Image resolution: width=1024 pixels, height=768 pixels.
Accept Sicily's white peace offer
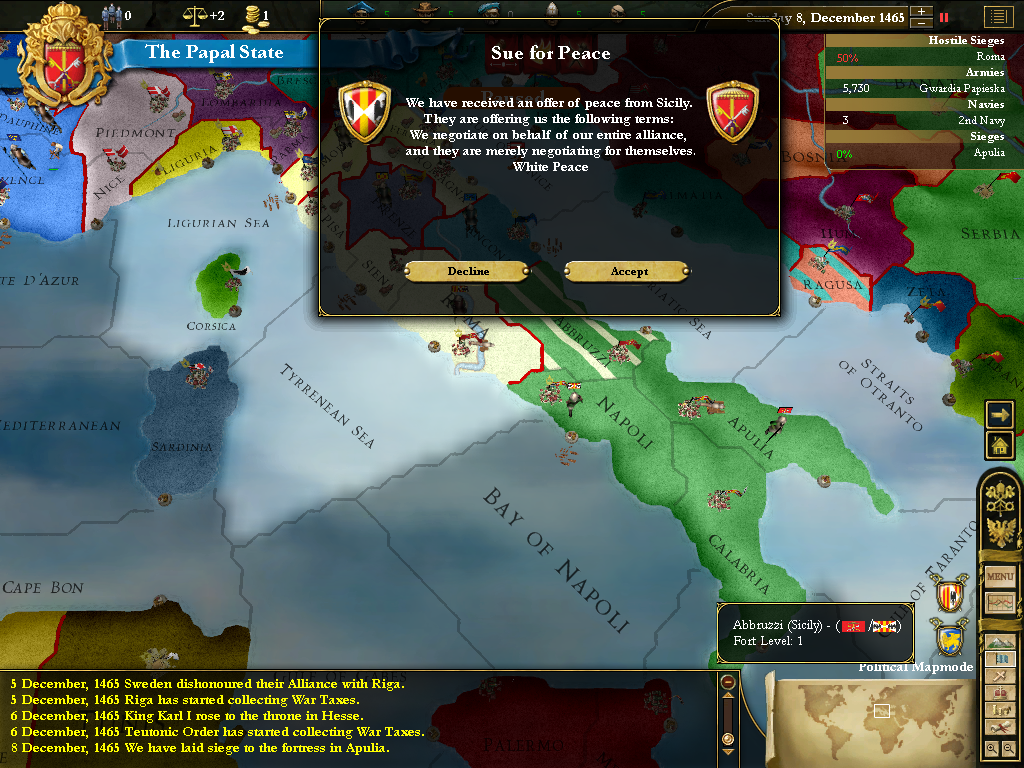[627, 271]
